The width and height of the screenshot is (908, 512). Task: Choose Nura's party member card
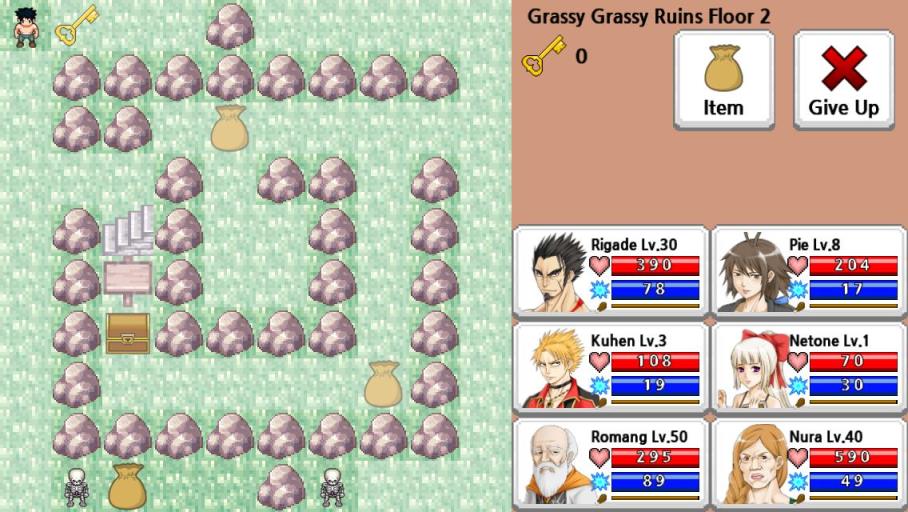pos(809,462)
